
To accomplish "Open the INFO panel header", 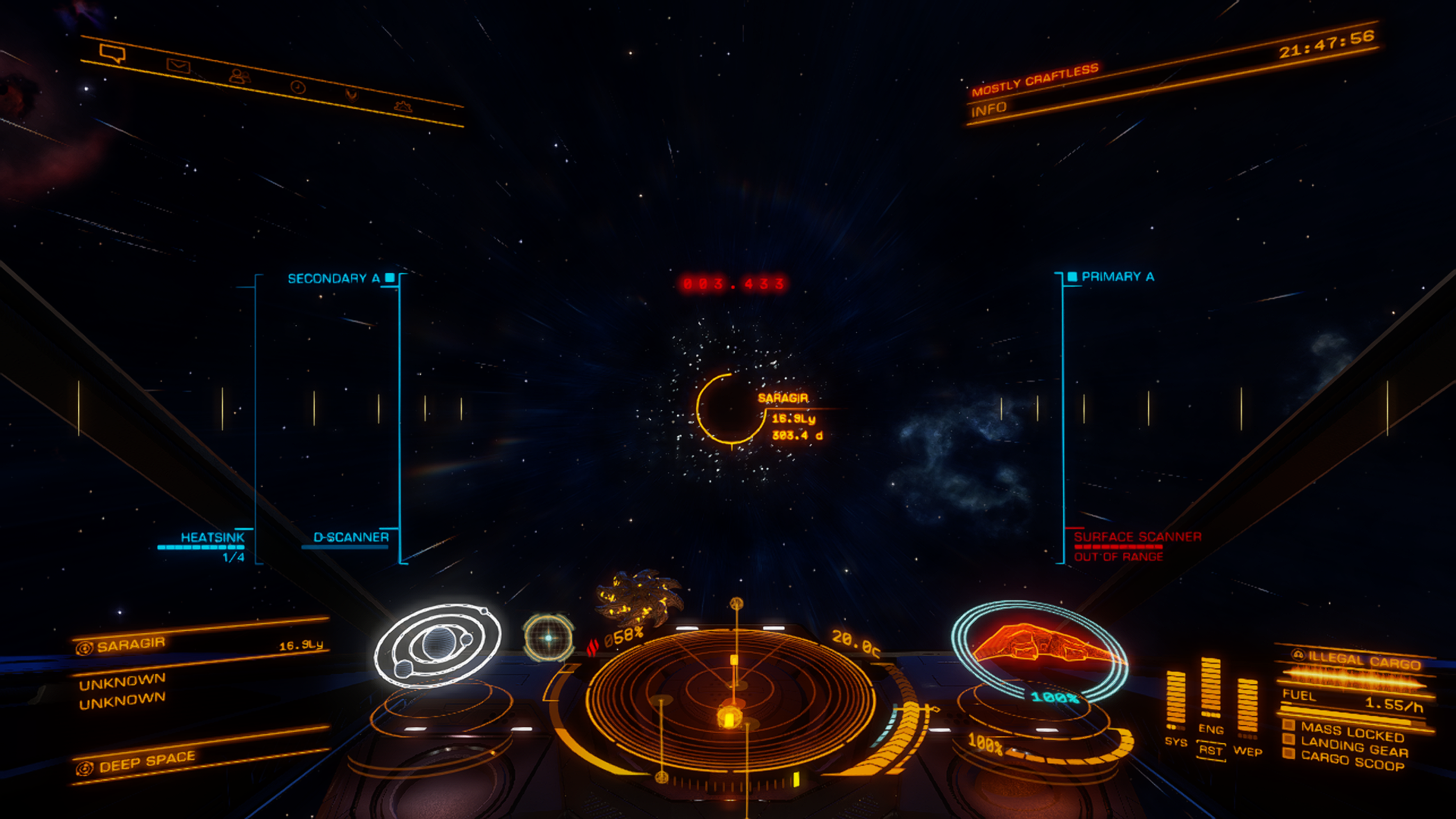I will [989, 110].
